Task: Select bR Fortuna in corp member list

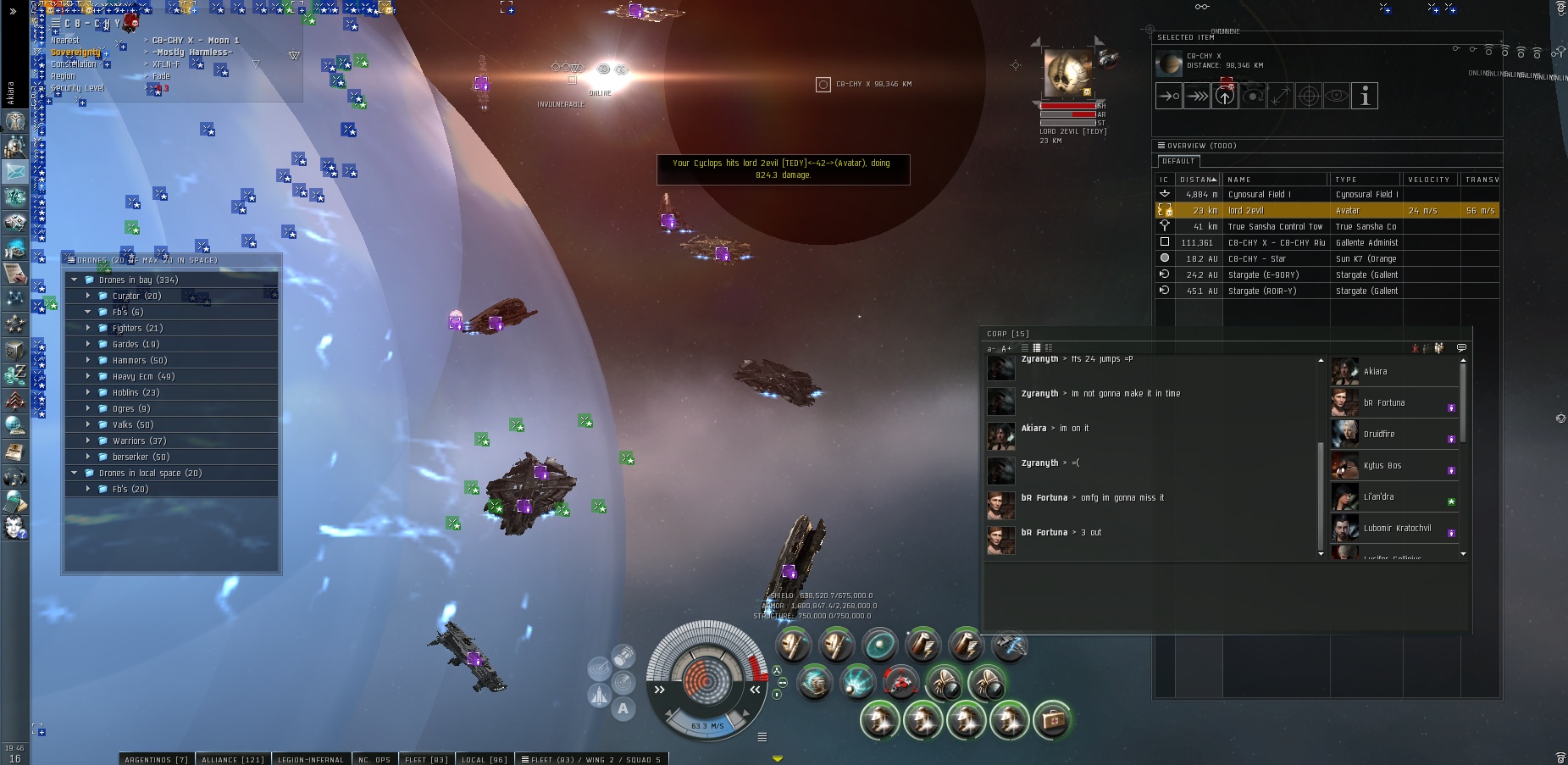Action: (1384, 403)
